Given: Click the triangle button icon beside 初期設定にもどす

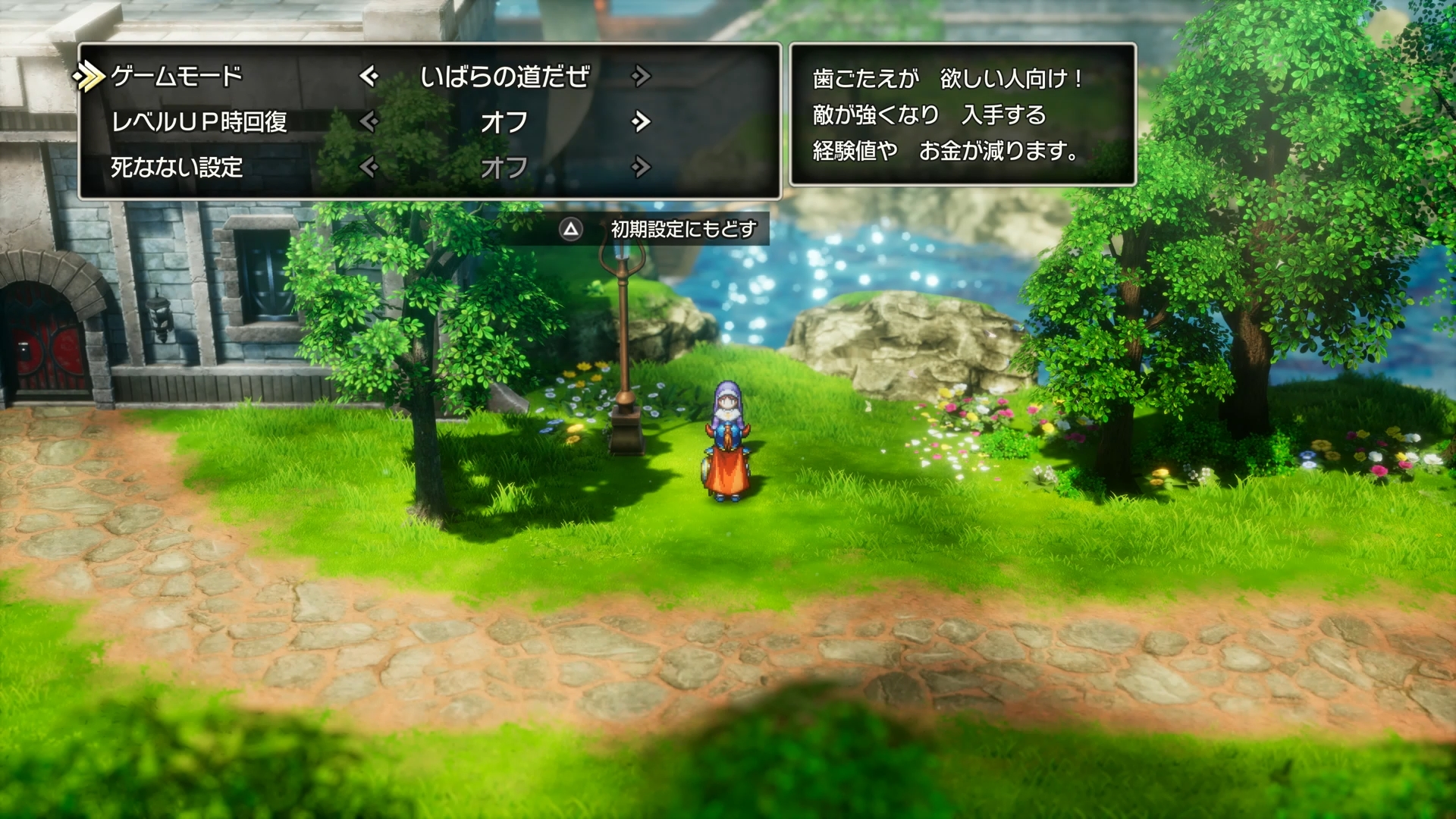Looking at the screenshot, I should point(570,227).
